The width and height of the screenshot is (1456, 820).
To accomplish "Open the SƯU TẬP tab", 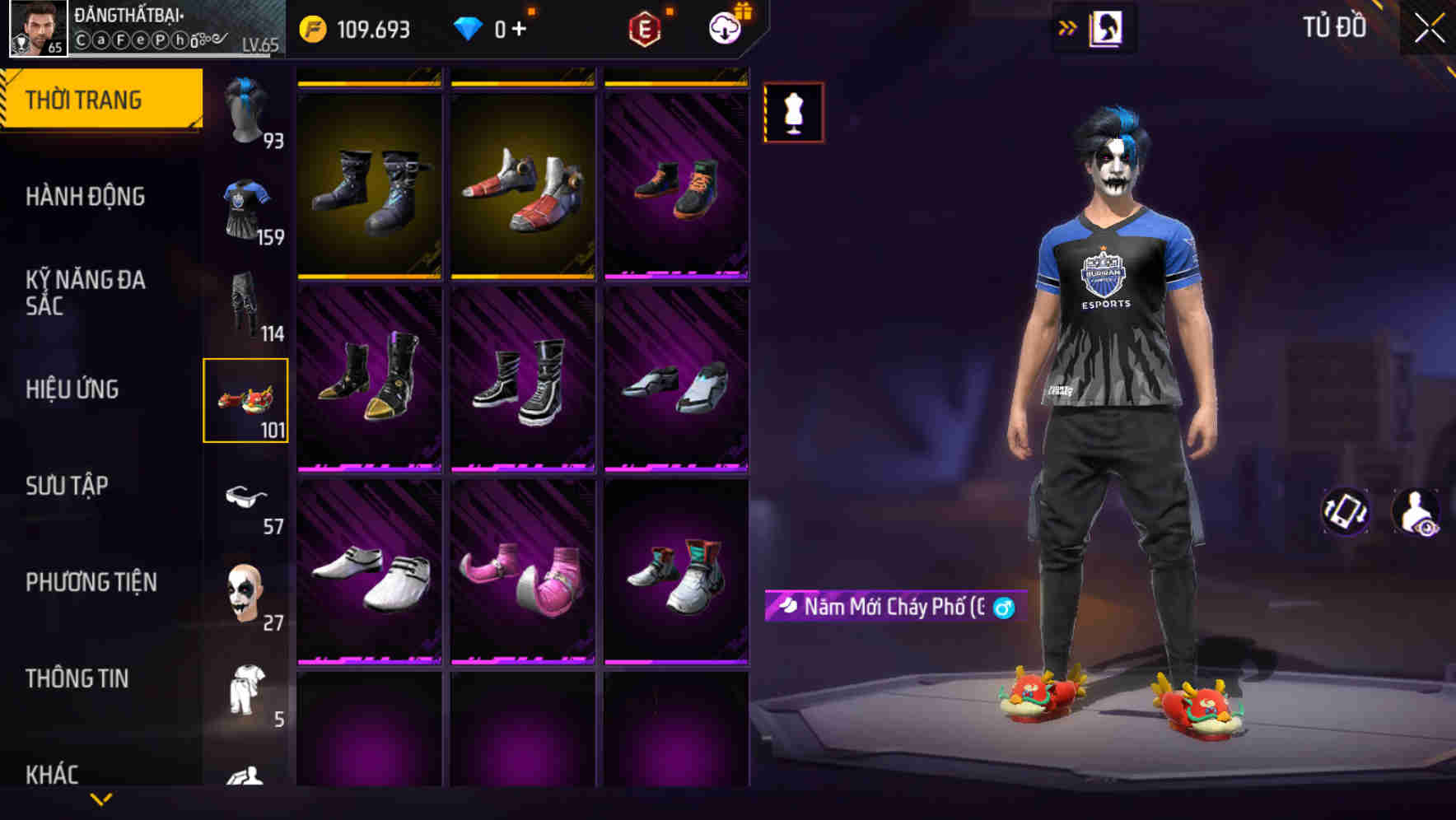I will click(x=68, y=486).
